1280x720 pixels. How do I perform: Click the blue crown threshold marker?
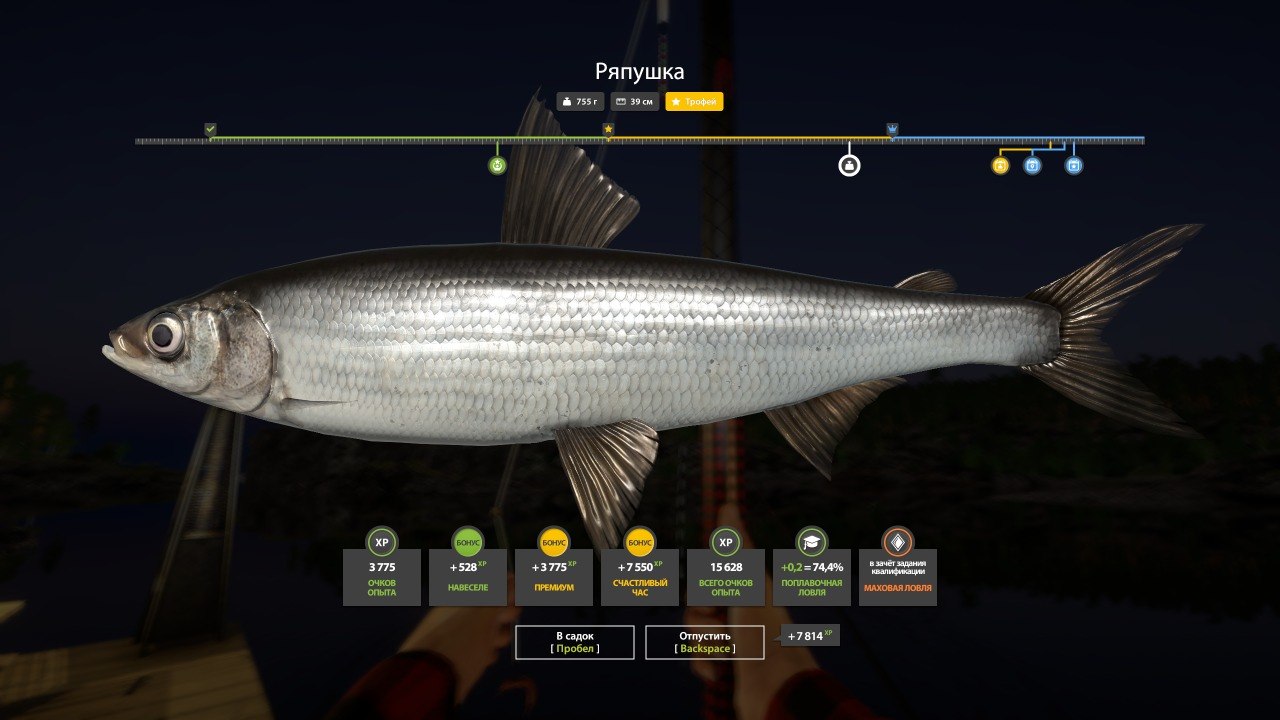click(892, 129)
